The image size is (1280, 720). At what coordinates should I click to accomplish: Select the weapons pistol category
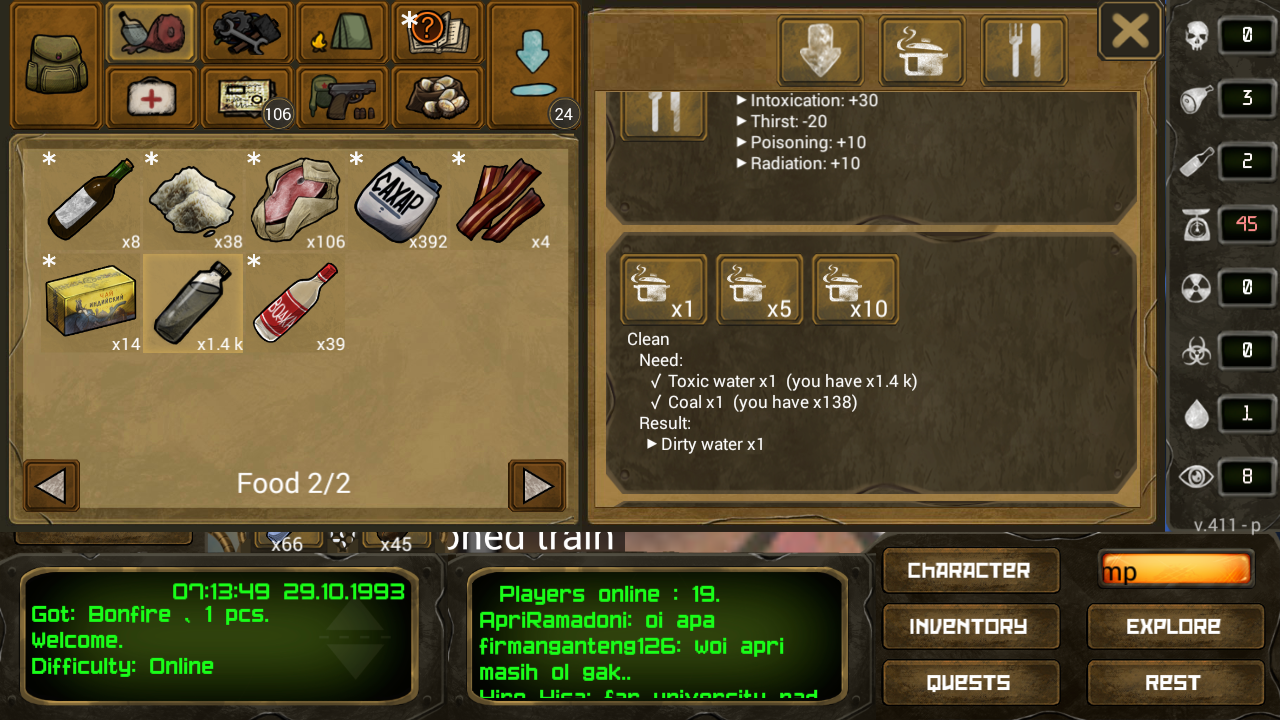tap(343, 97)
